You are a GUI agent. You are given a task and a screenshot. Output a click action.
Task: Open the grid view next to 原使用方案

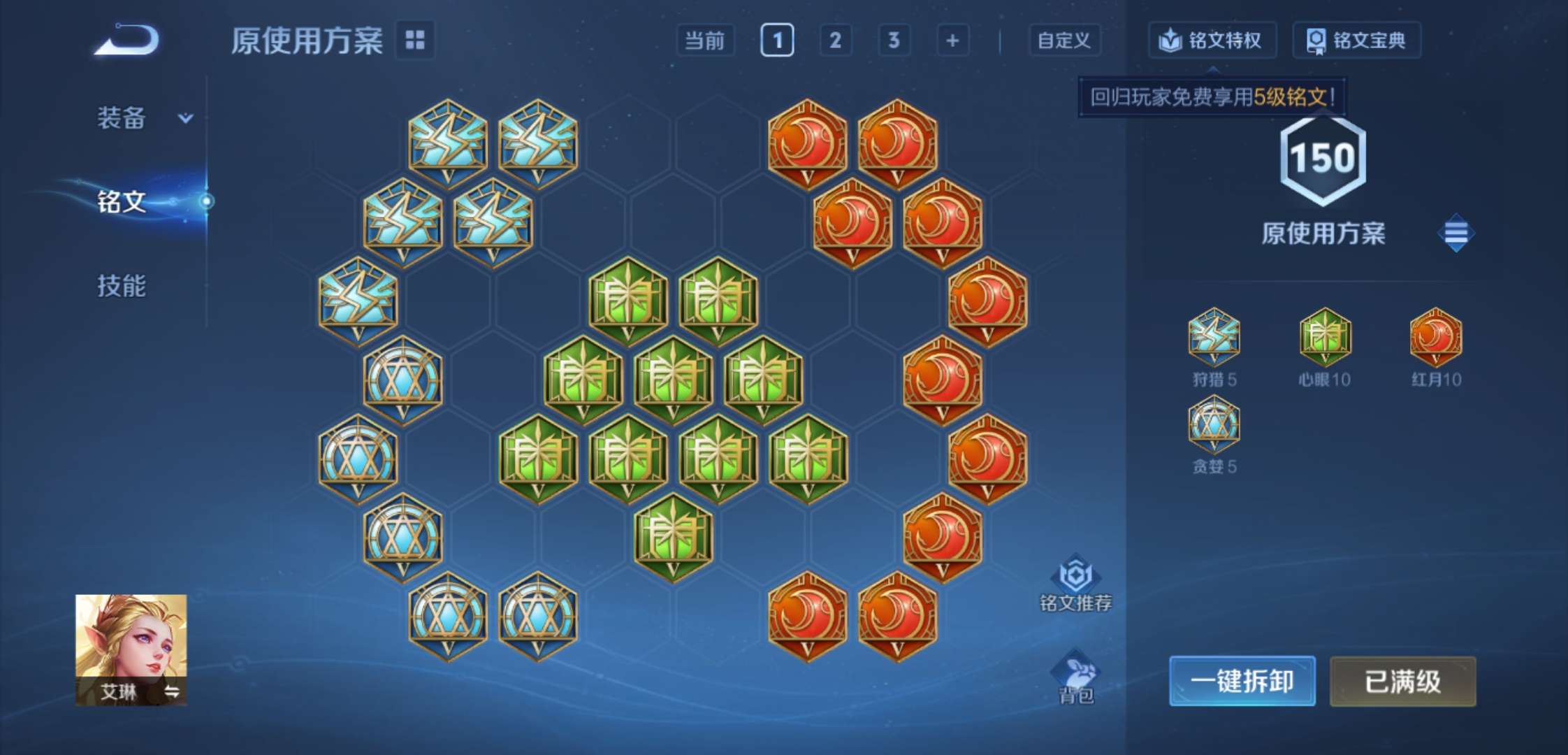[x=415, y=40]
